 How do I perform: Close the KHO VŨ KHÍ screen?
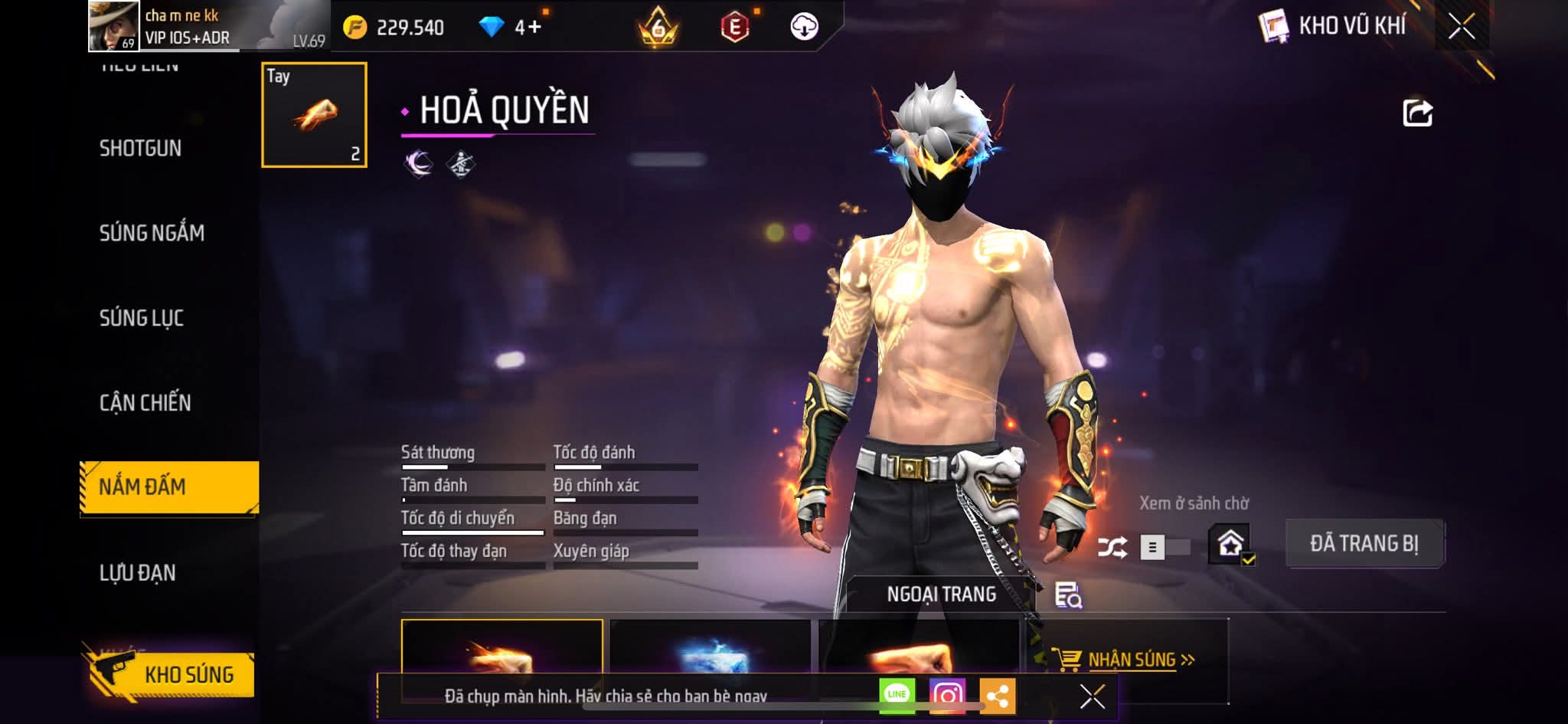point(1461,27)
